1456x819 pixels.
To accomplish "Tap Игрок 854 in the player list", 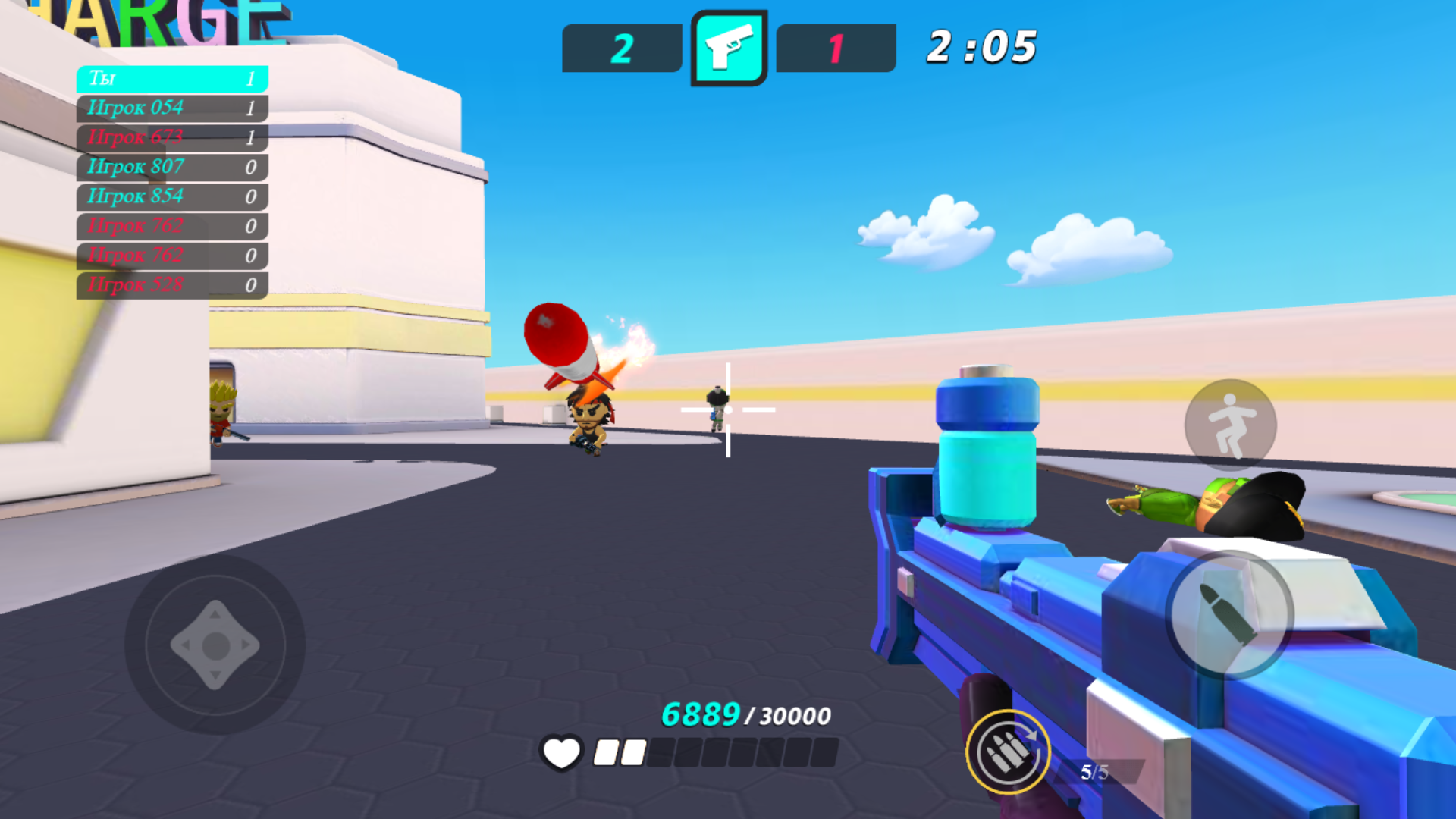I will tap(171, 196).
